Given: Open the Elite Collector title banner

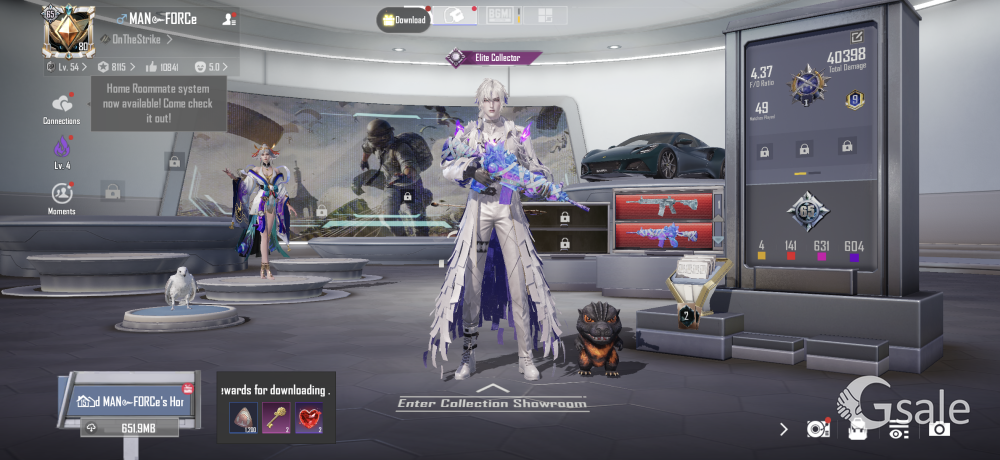Looking at the screenshot, I should 494,58.
